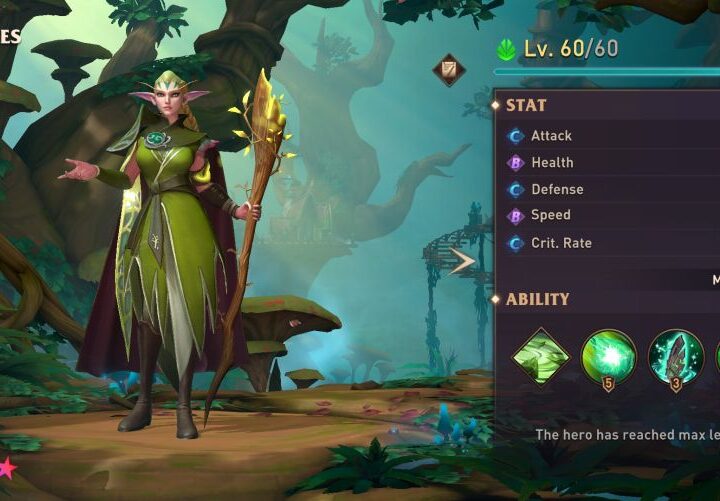Inspect the Attack stat row

pyautogui.click(x=612, y=135)
